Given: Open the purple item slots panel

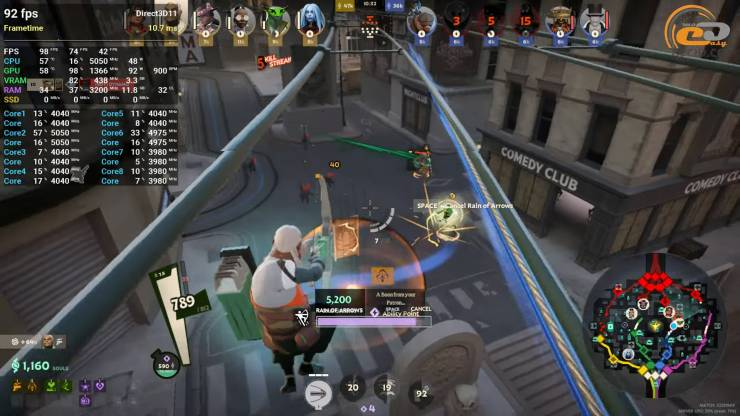Looking at the screenshot, I should point(91,390).
